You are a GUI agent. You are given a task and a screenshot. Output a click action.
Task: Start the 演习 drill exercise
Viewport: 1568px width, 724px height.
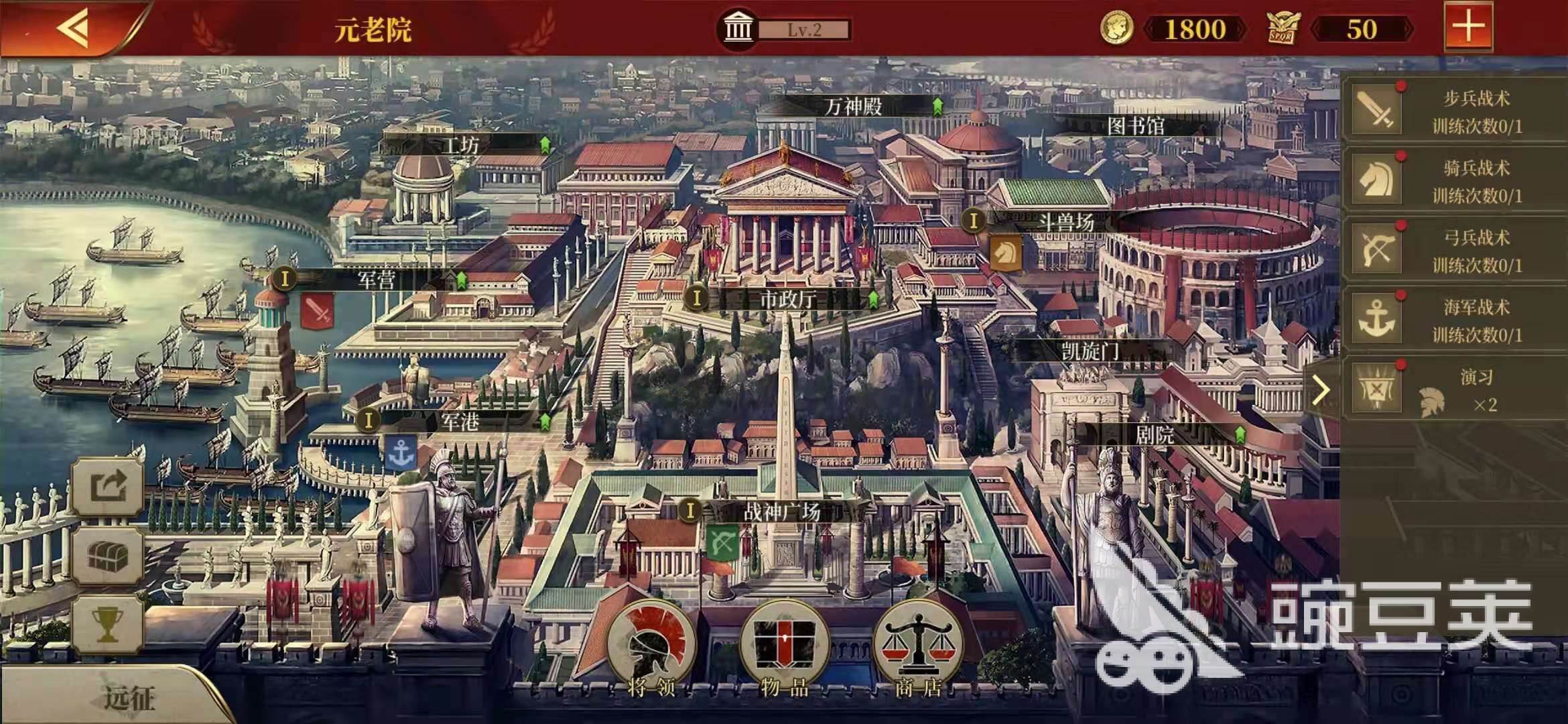coord(1454,389)
